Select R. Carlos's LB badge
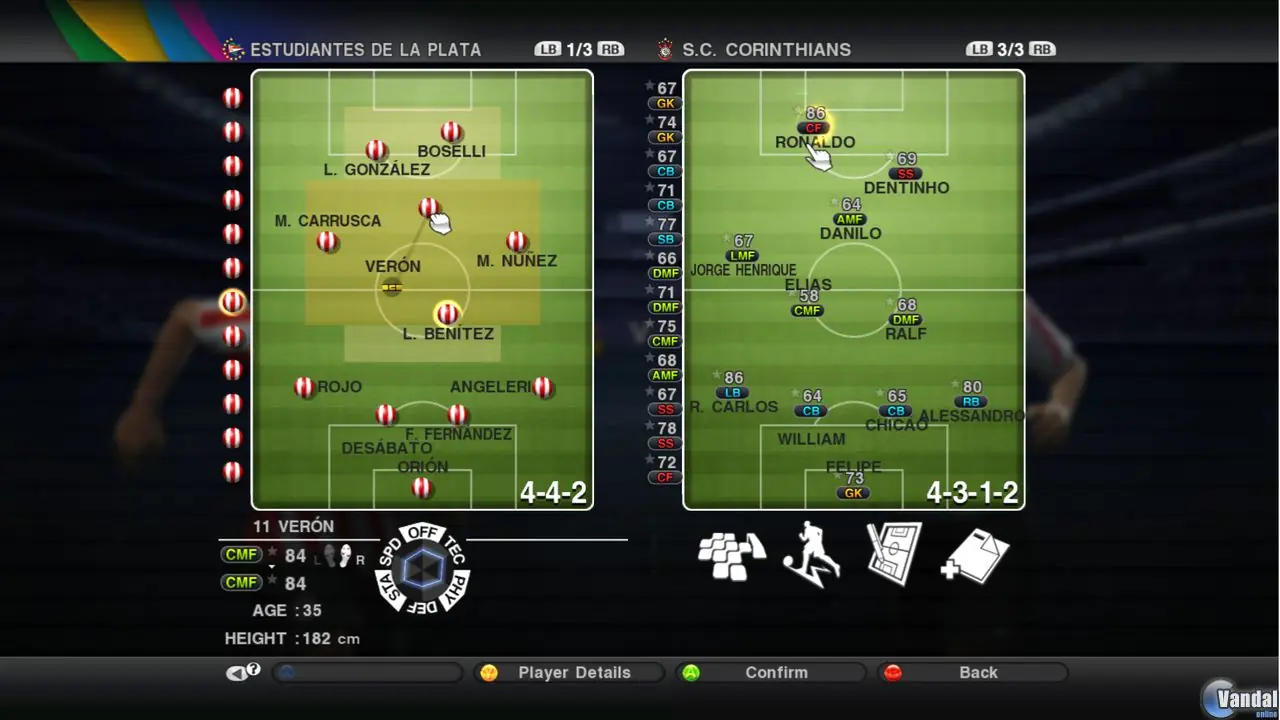Viewport: 1280px width, 720px height. 732,392
